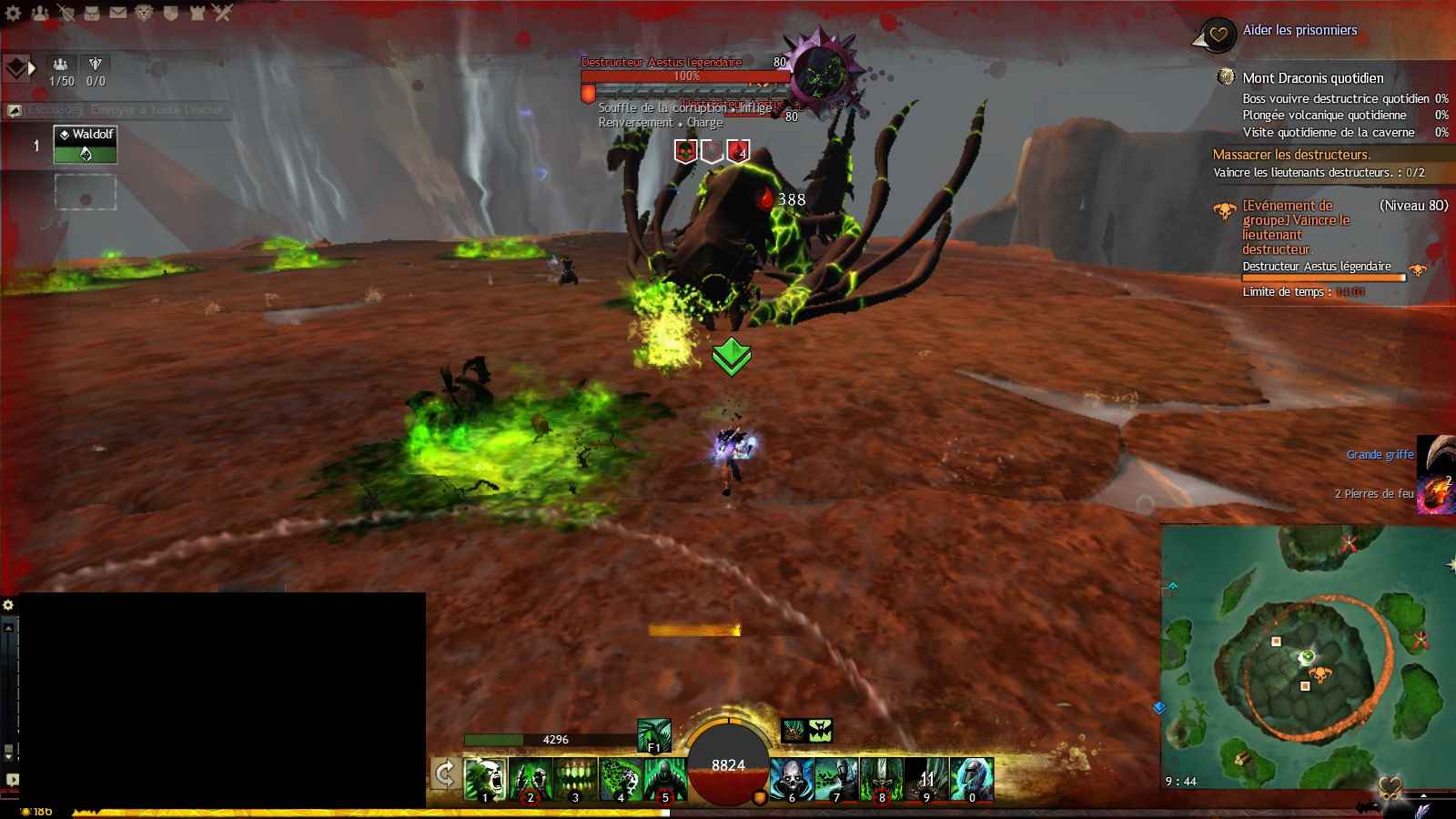The image size is (1456, 819).
Task: Select the group event to defeat the lieutenant
Action: 1296,227
